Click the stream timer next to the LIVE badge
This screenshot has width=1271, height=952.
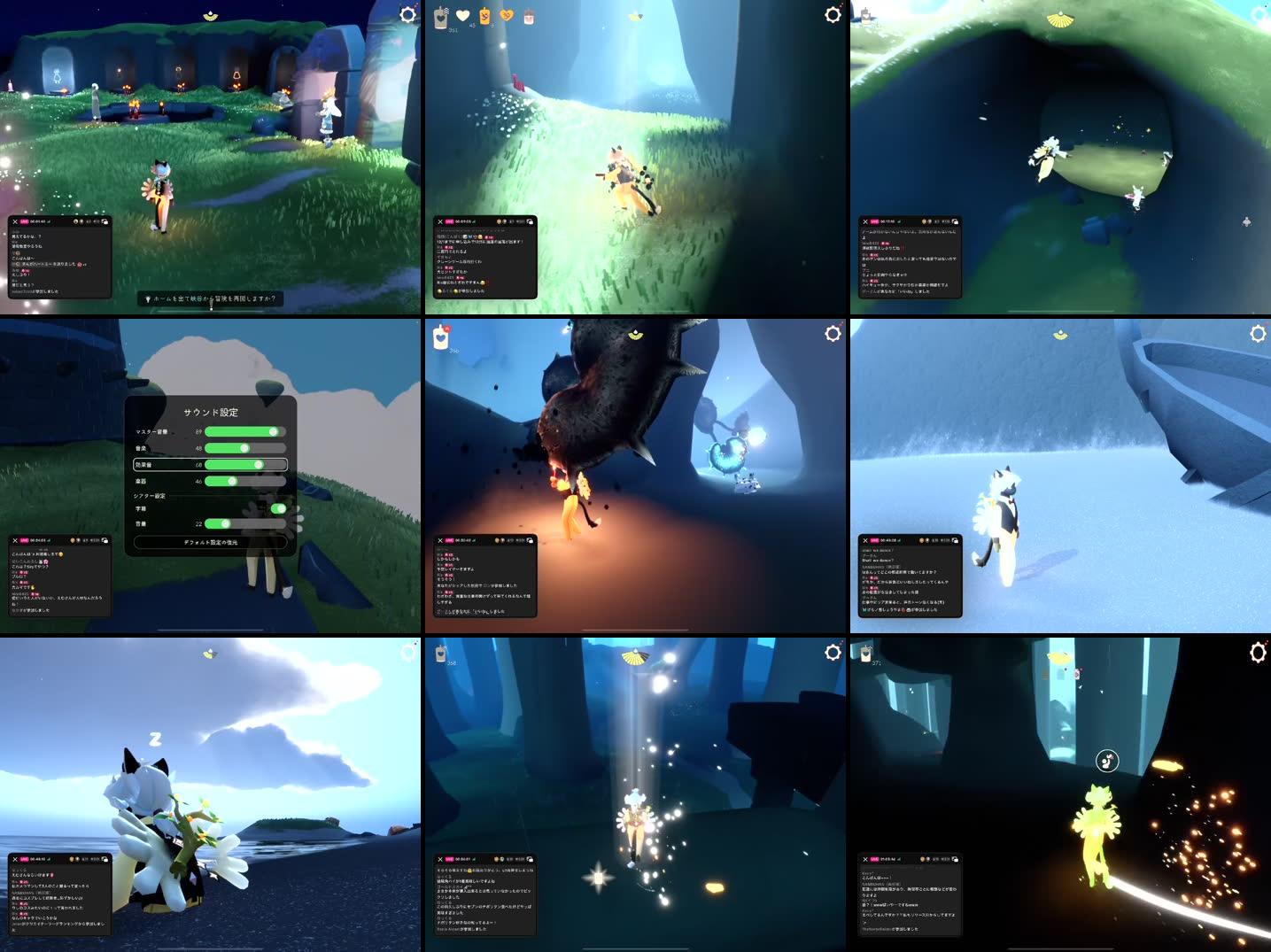40,221
